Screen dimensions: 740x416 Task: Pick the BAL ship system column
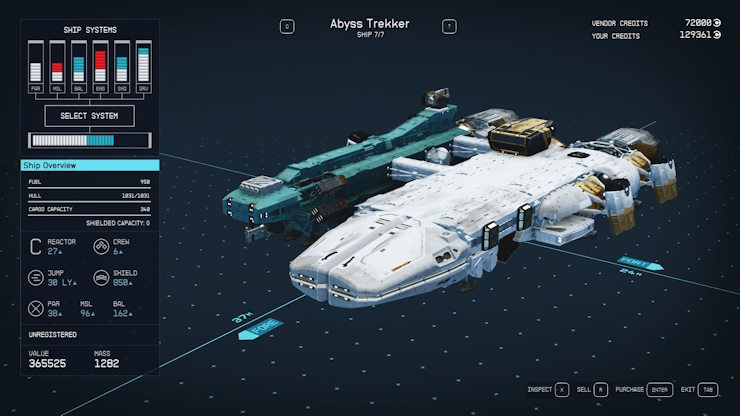[x=79, y=66]
